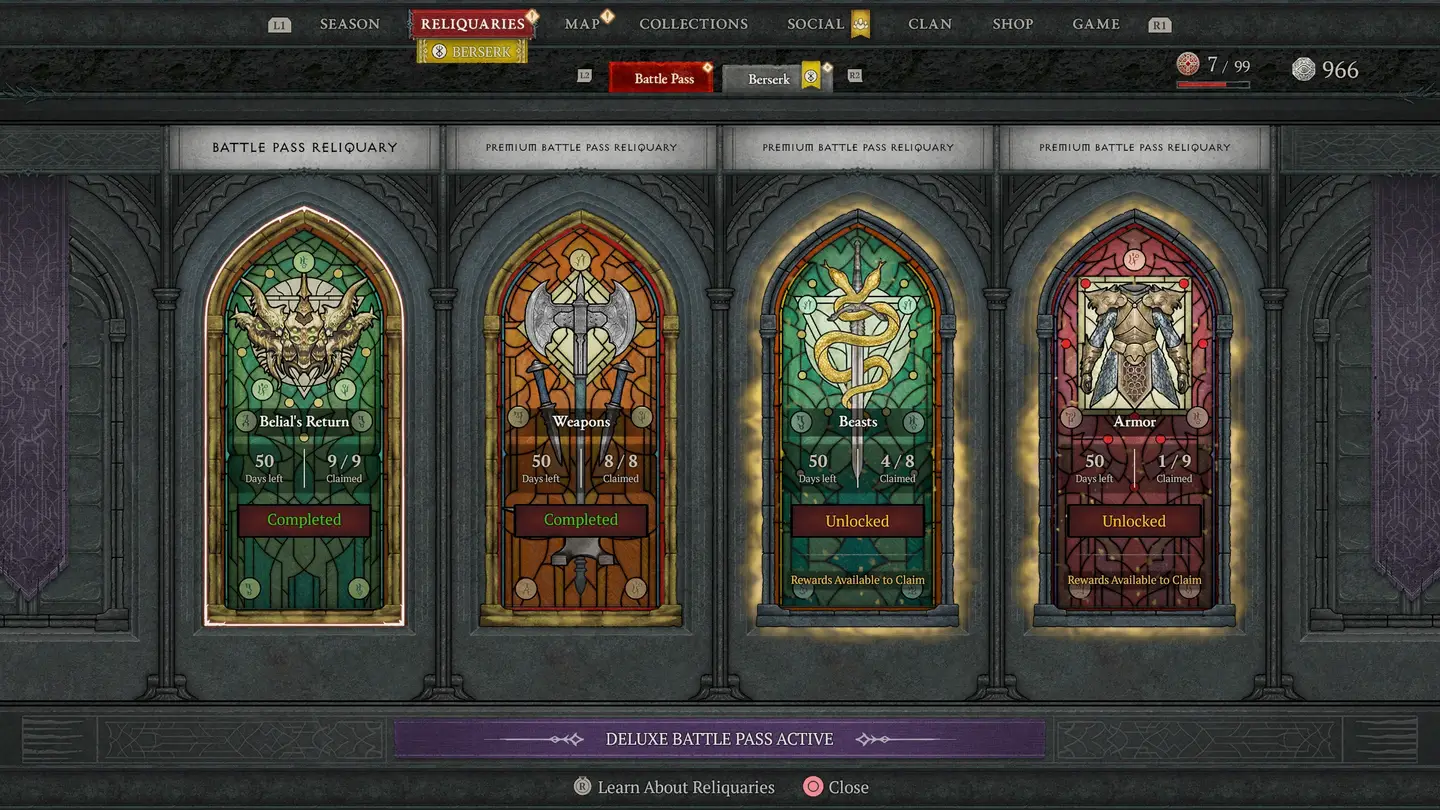Viewport: 1440px width, 810px height.
Task: Open the Collections tab
Action: tap(693, 24)
